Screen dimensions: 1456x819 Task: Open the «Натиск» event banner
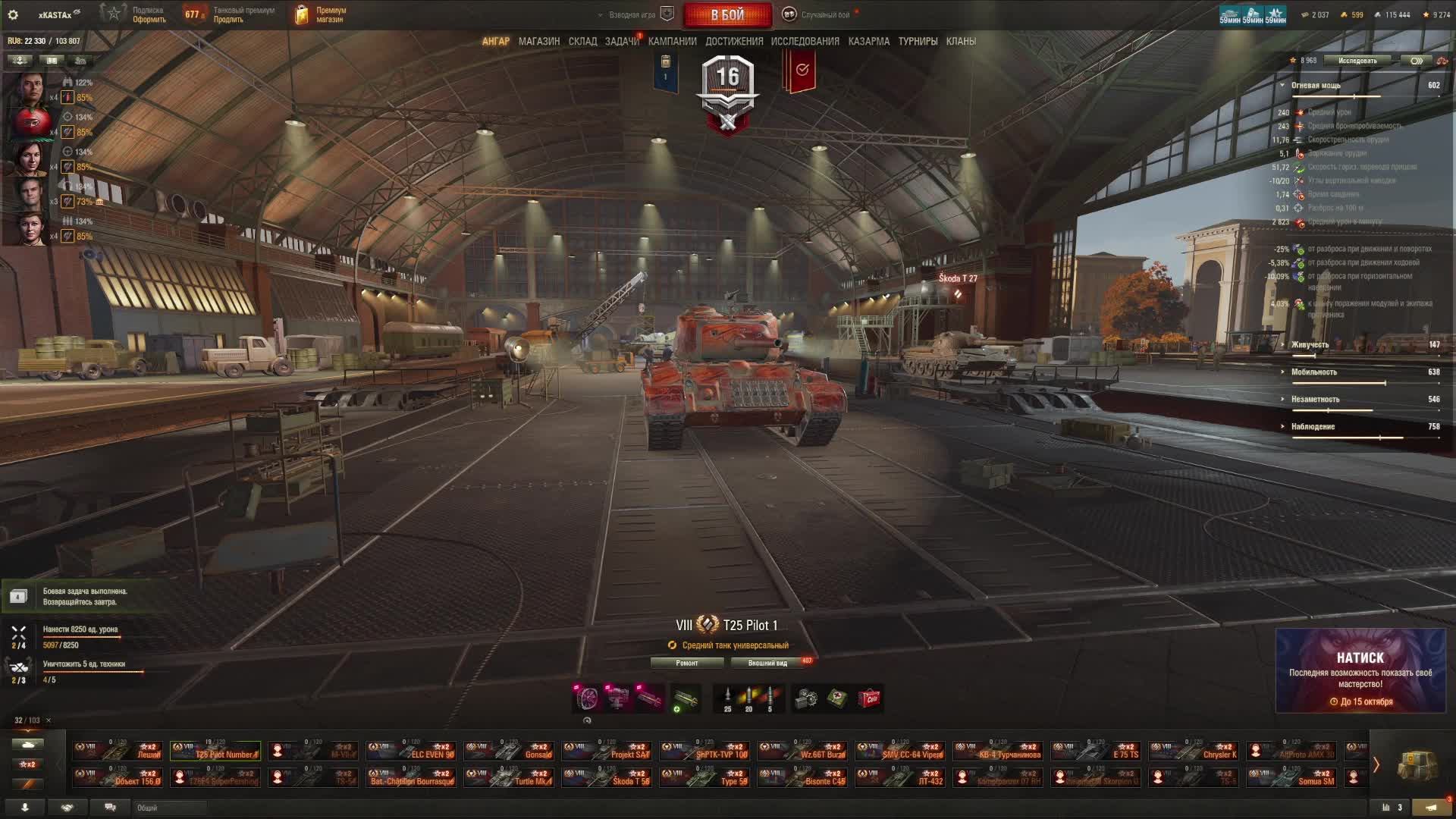pyautogui.click(x=1360, y=670)
